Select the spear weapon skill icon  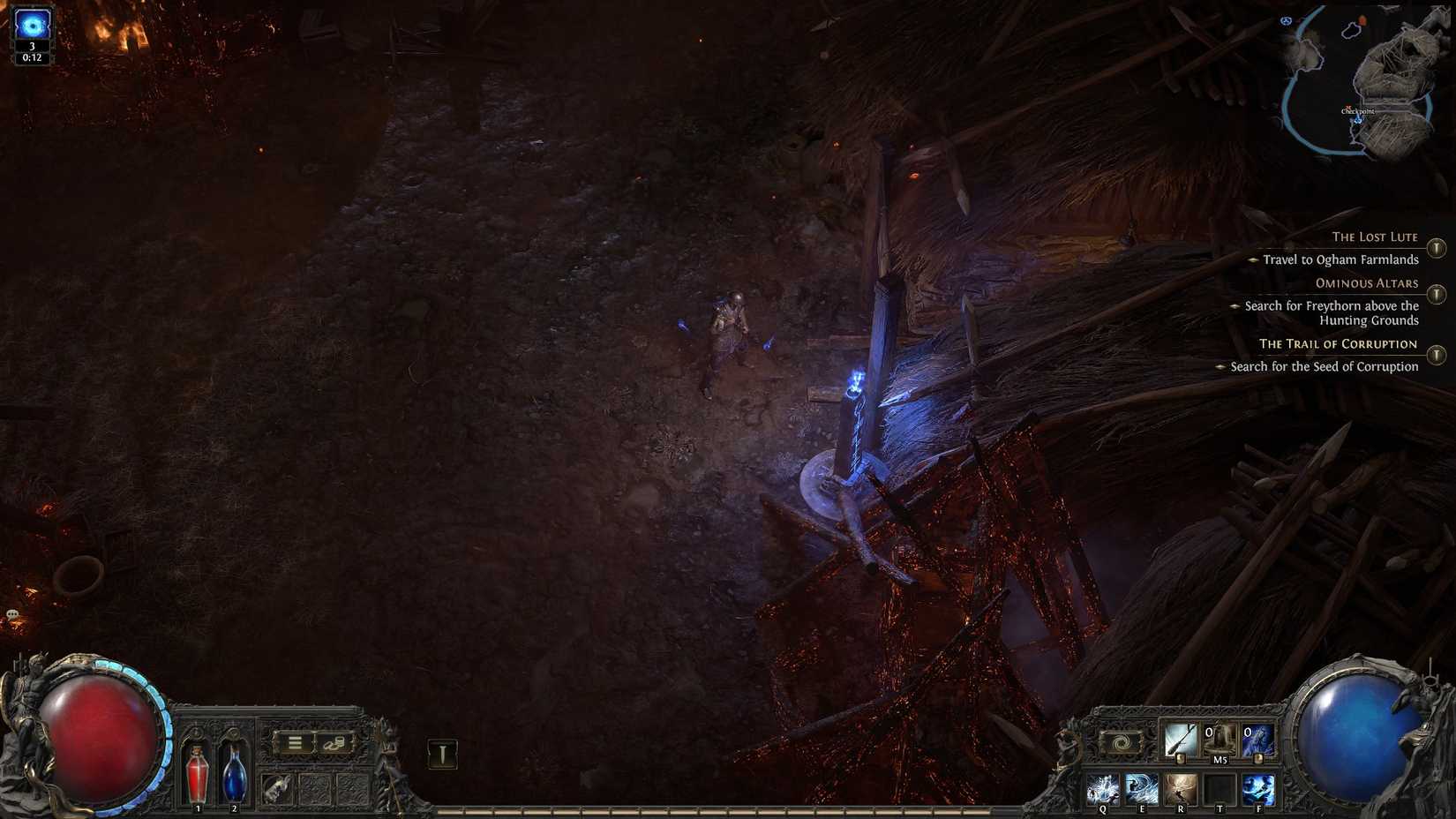(1180, 740)
